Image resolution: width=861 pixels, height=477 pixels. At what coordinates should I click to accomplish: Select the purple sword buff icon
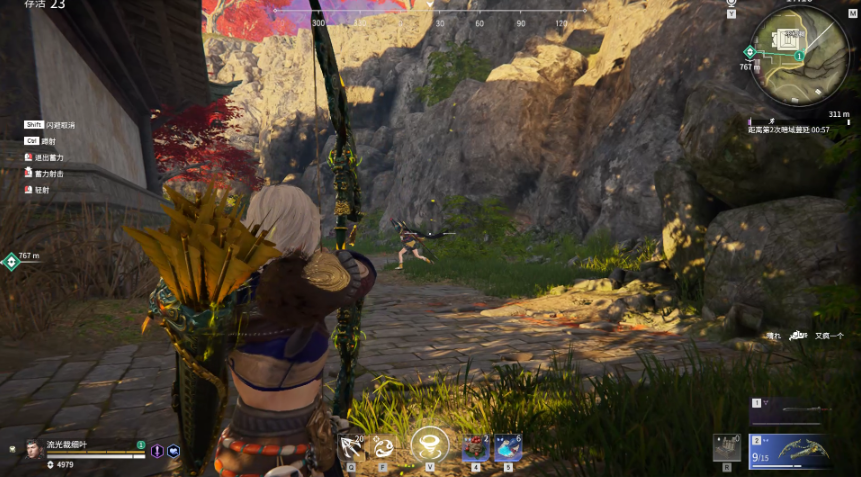(157, 452)
